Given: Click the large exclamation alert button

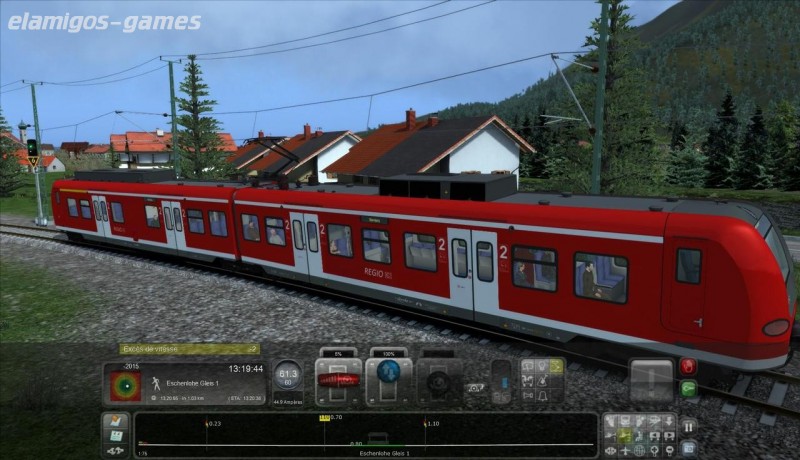Looking at the screenshot, I should 650,380.
